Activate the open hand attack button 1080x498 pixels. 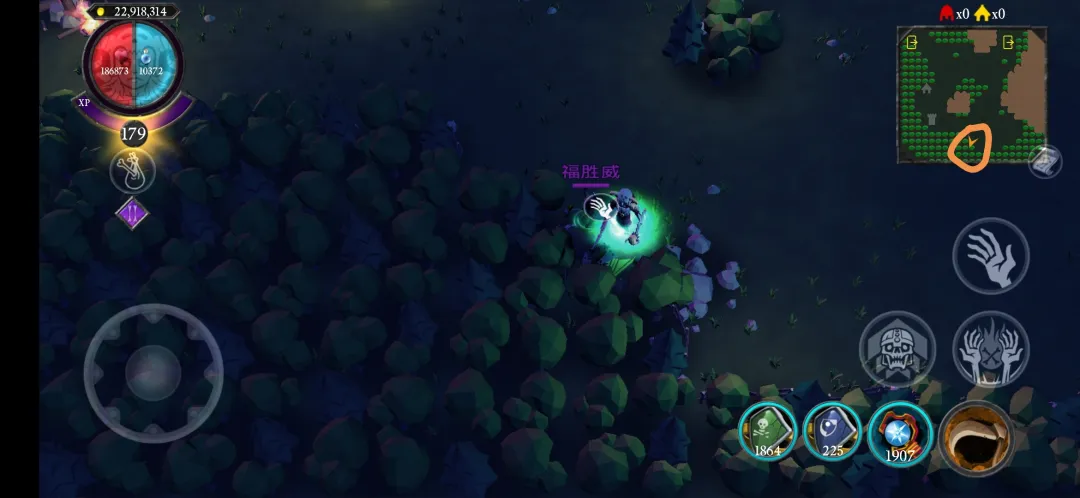click(990, 255)
